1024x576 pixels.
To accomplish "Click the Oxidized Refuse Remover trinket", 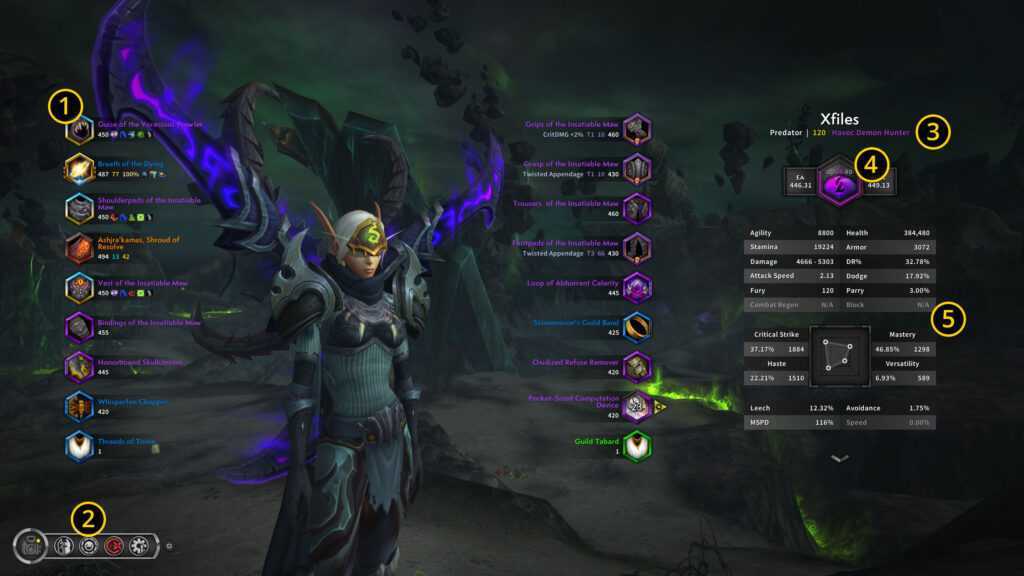I will [637, 367].
